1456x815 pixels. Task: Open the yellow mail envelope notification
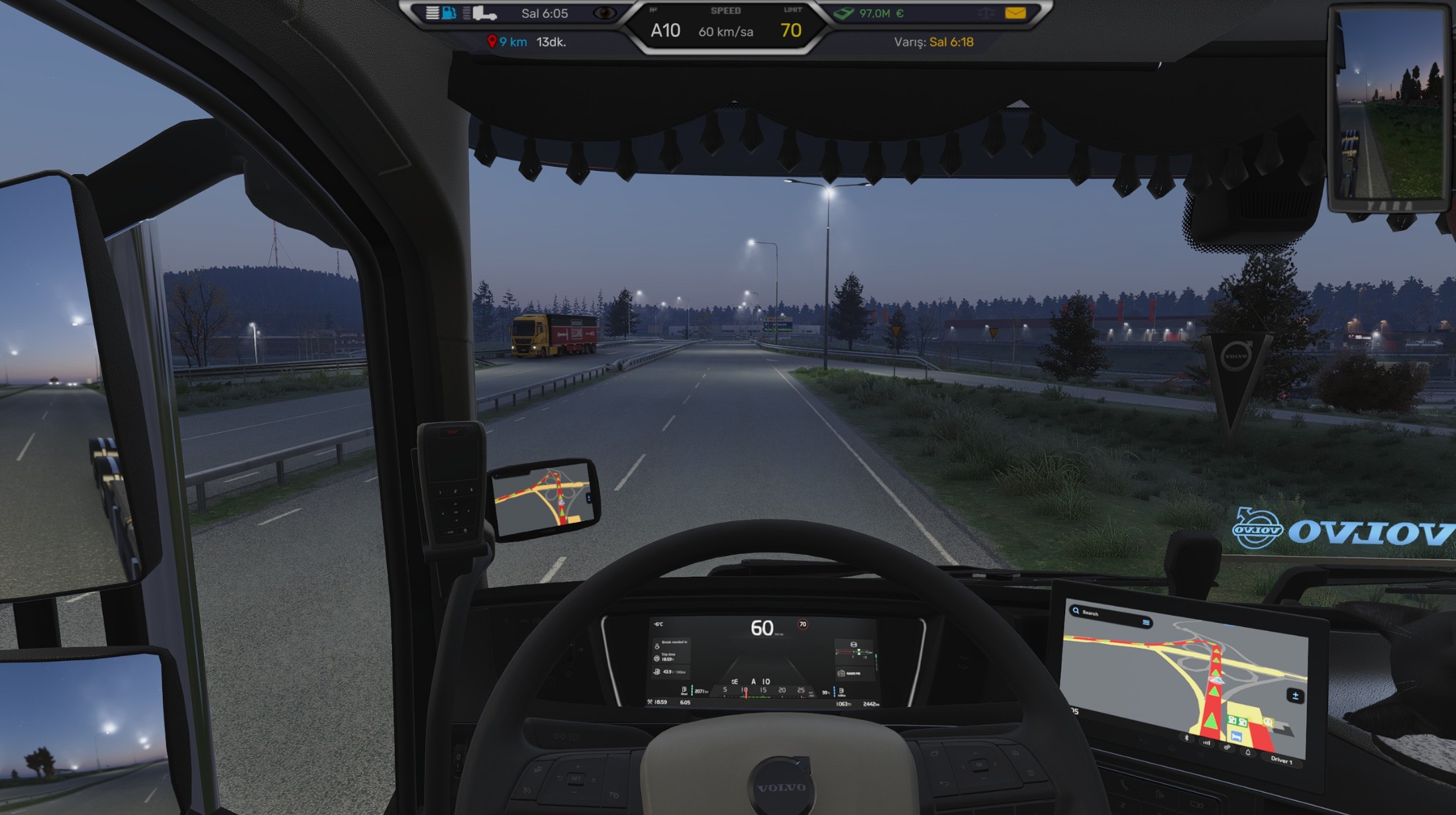point(1015,13)
